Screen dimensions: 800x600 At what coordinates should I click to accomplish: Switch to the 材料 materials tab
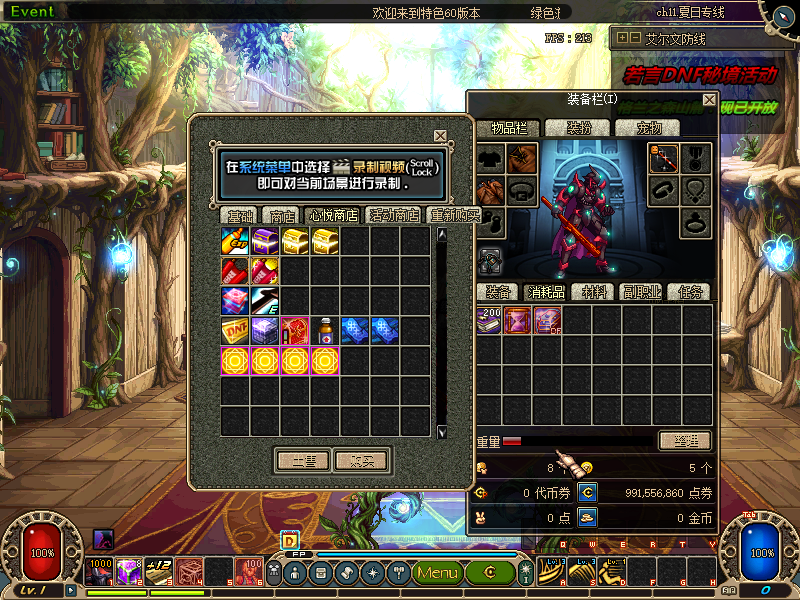(x=594, y=292)
